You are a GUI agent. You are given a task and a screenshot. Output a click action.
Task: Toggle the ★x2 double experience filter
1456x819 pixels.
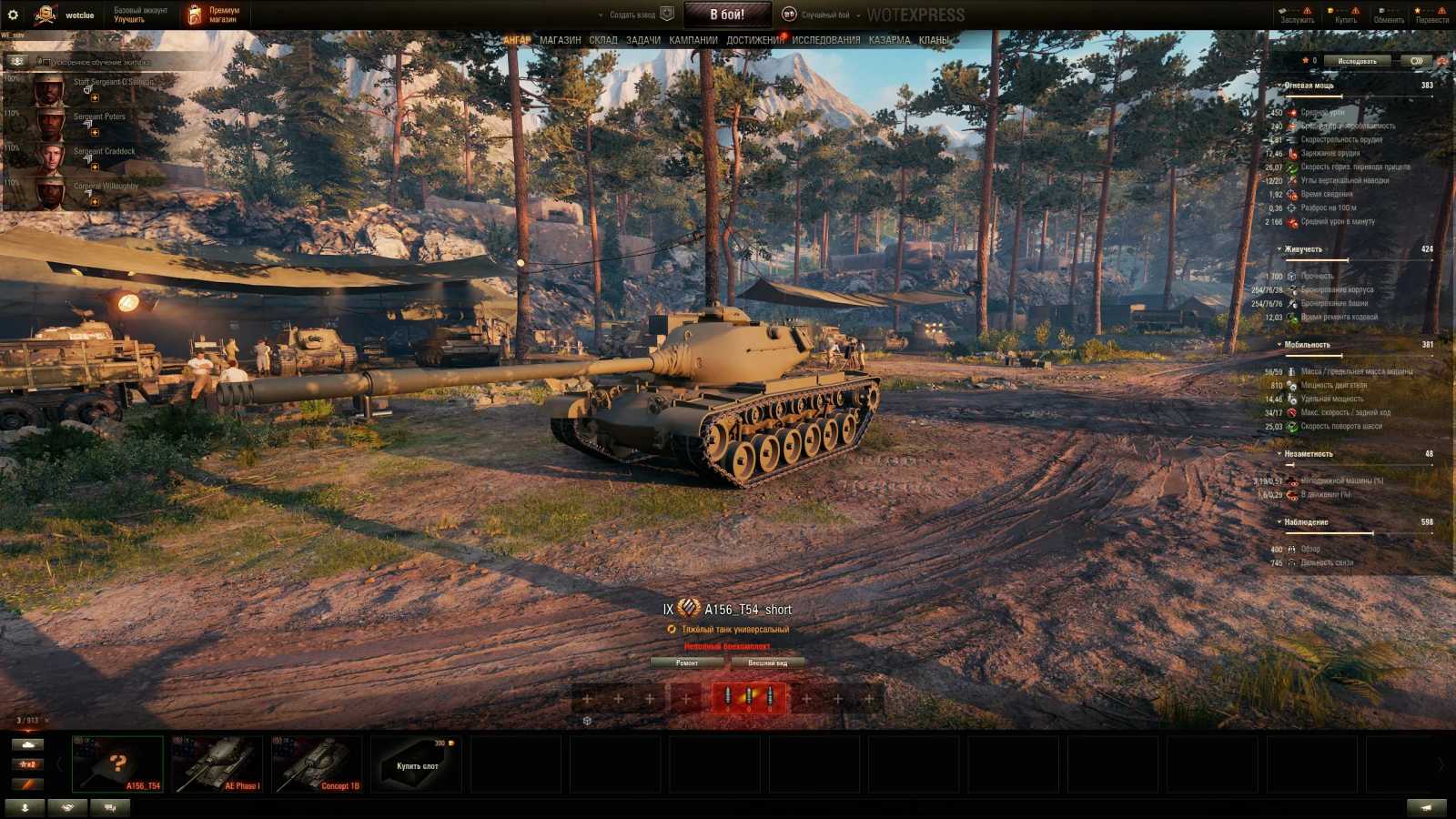[x=29, y=764]
